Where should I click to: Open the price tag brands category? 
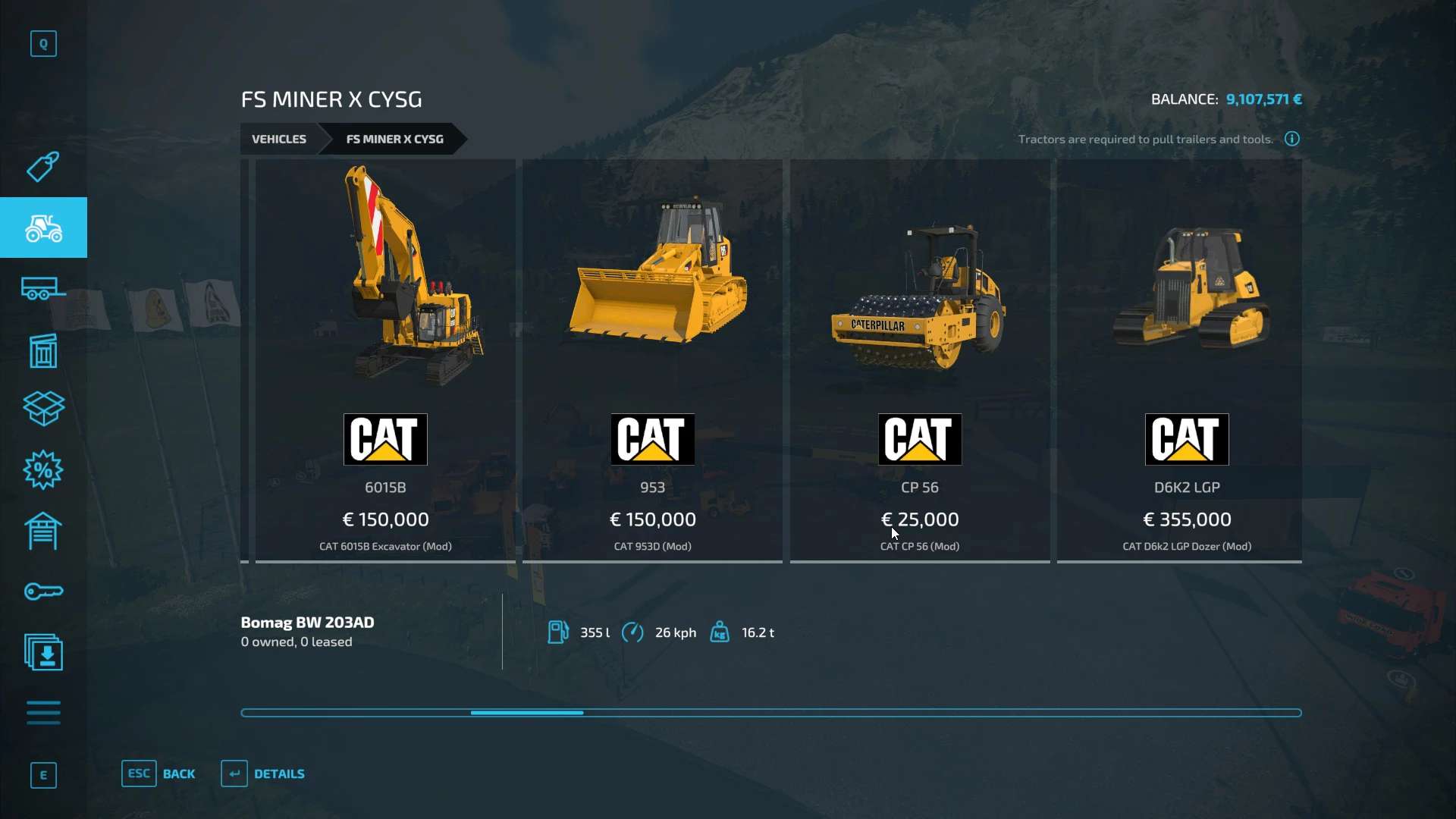(x=43, y=167)
